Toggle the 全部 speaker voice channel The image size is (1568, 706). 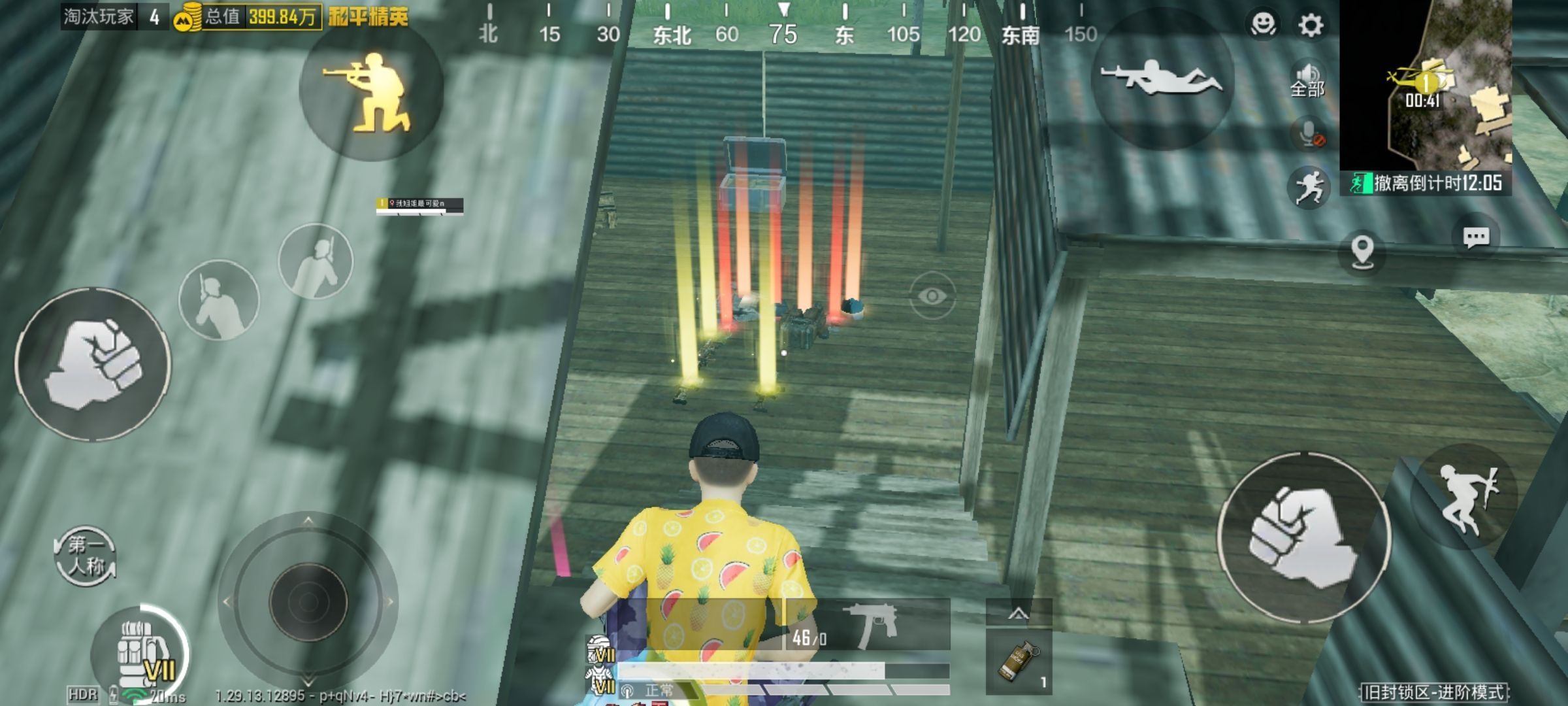pos(1307,81)
